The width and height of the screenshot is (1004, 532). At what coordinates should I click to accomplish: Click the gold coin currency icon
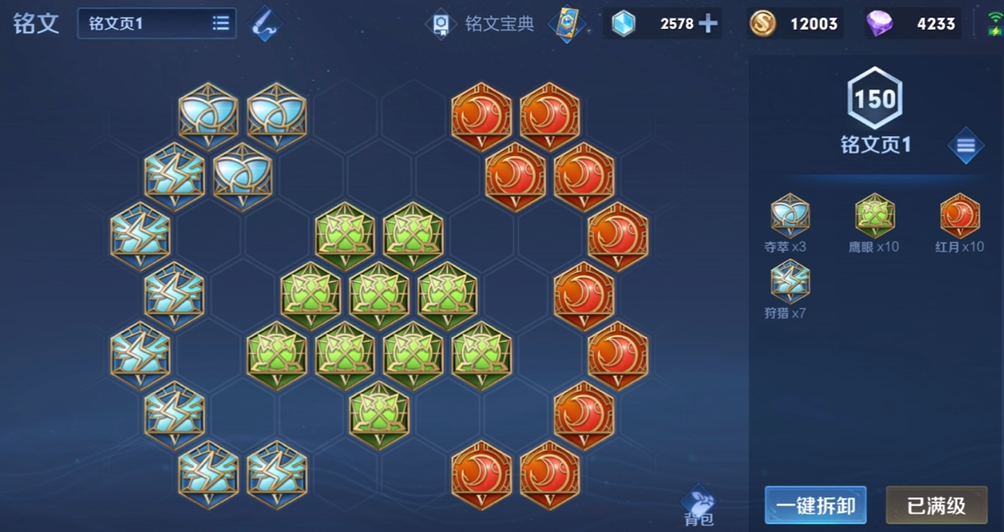click(x=762, y=23)
